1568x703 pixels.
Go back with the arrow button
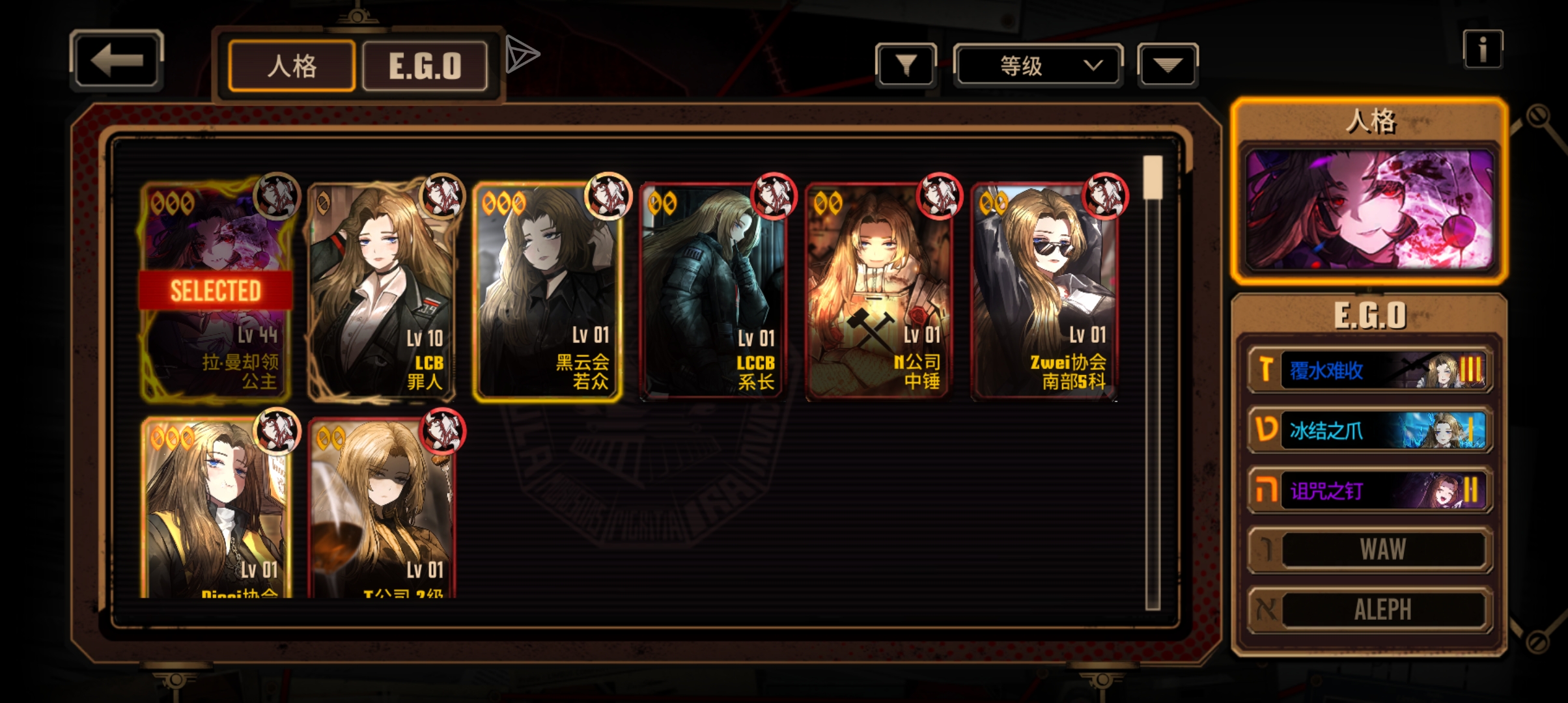tap(116, 60)
